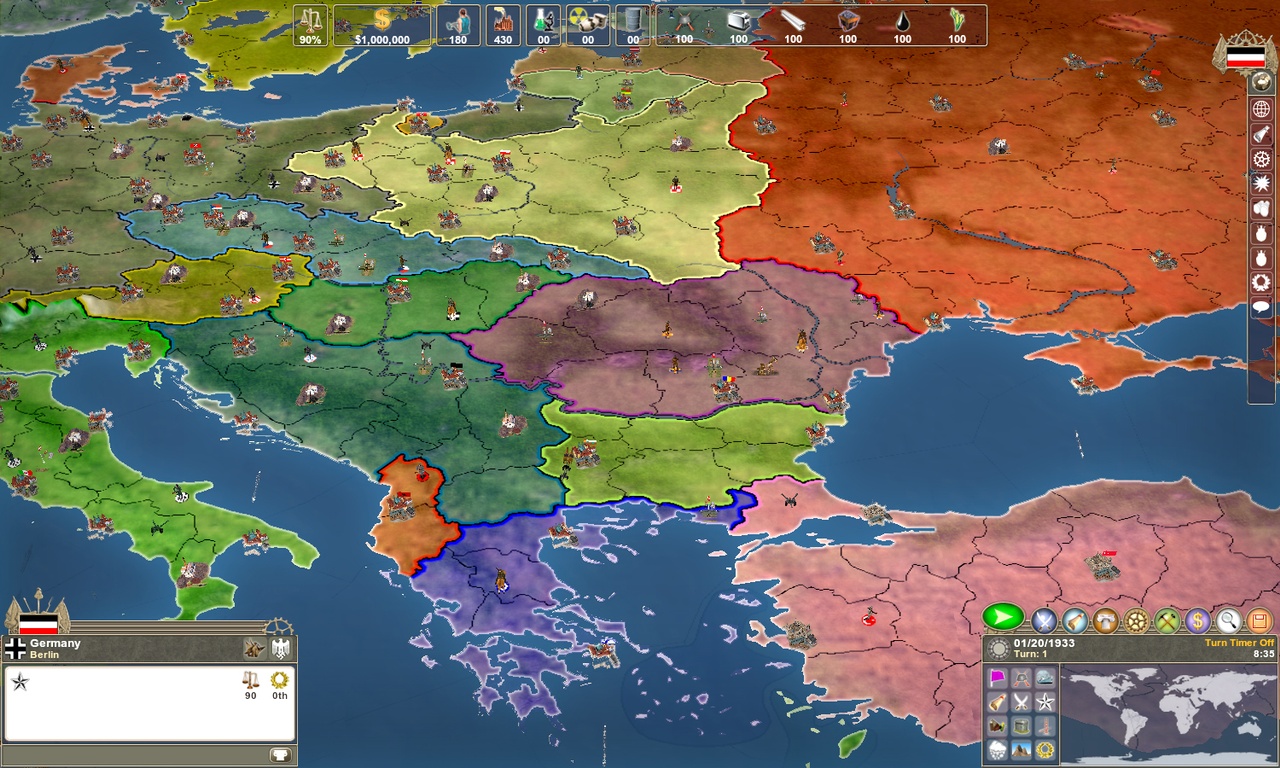The height and width of the screenshot is (768, 1280).
Task: Activate the magnifying glass lookup tool
Action: tap(1229, 620)
